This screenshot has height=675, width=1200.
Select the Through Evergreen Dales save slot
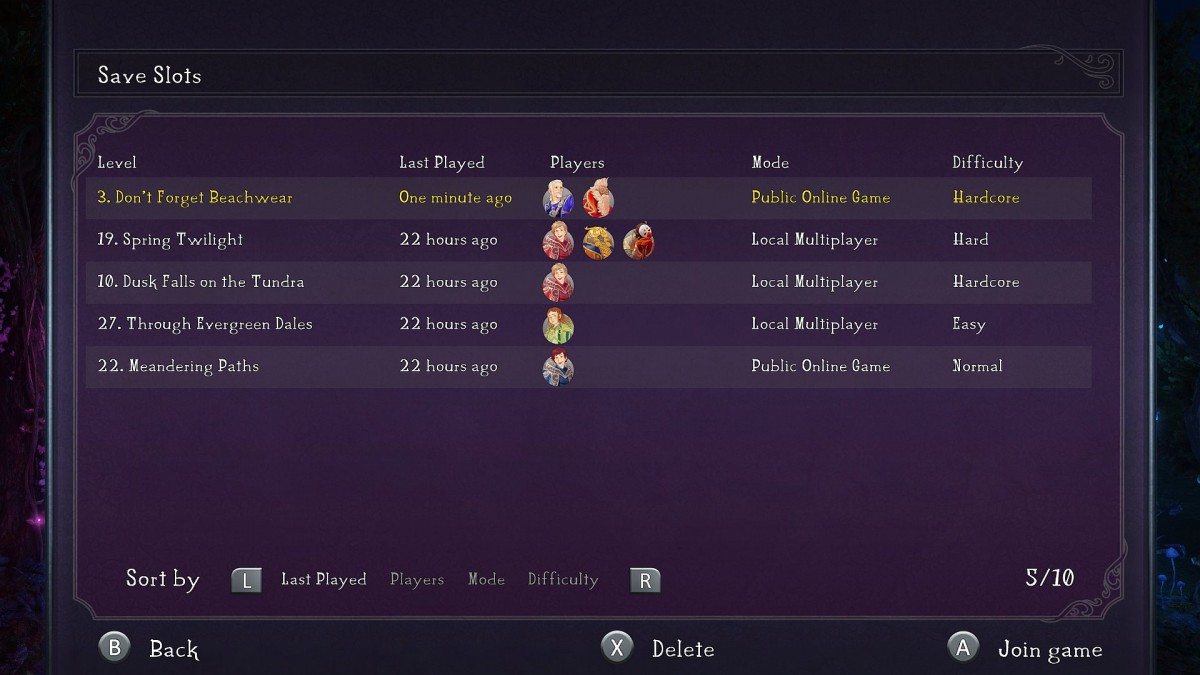point(205,324)
